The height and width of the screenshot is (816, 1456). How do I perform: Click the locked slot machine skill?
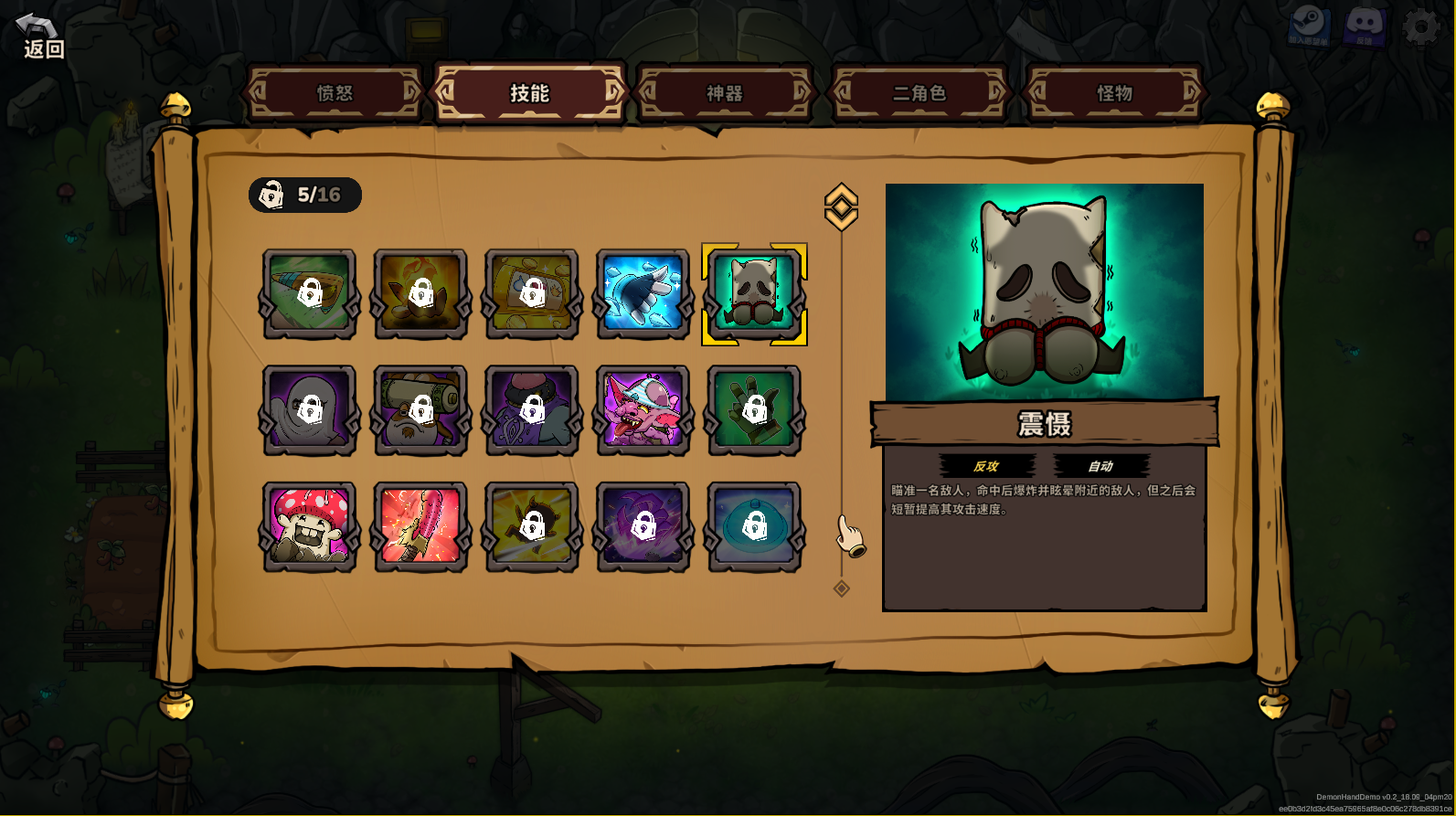(532, 293)
